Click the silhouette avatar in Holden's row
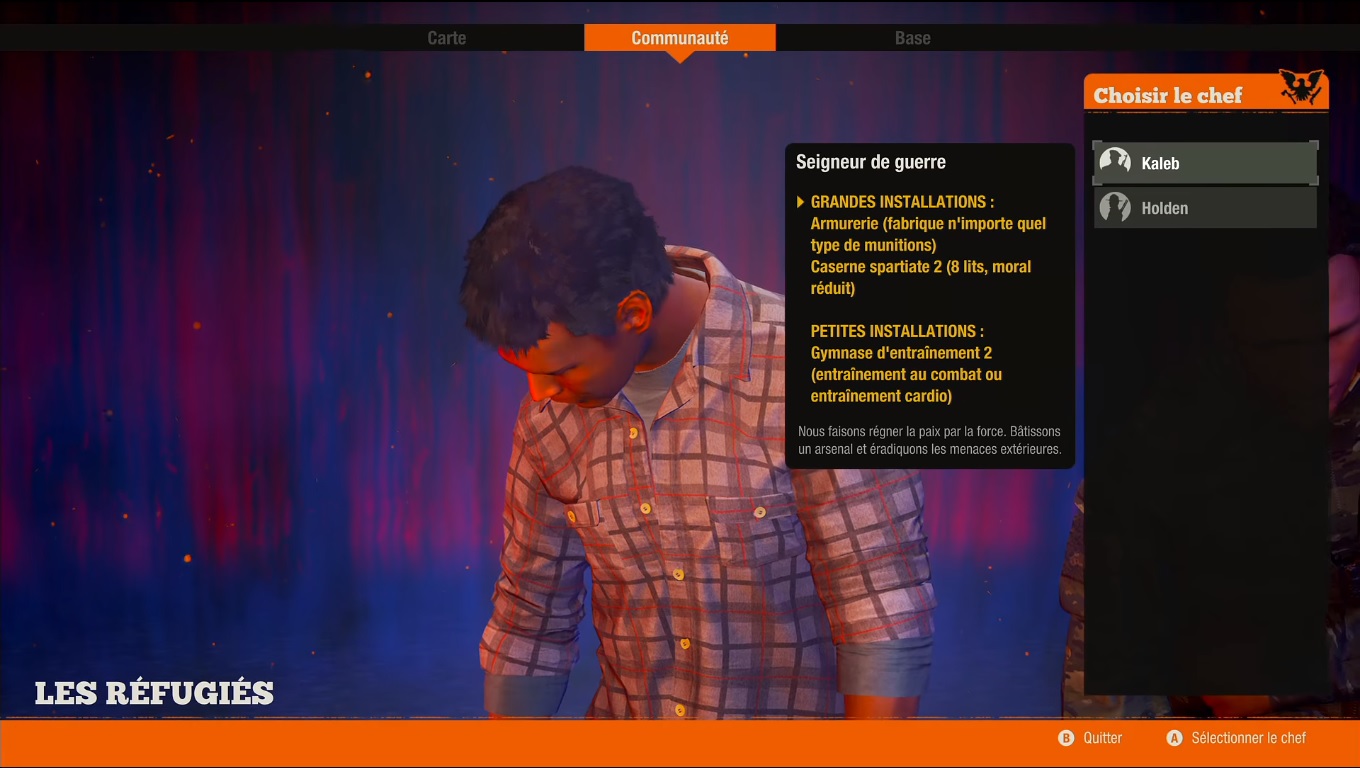This screenshot has height=768, width=1360. [1113, 207]
